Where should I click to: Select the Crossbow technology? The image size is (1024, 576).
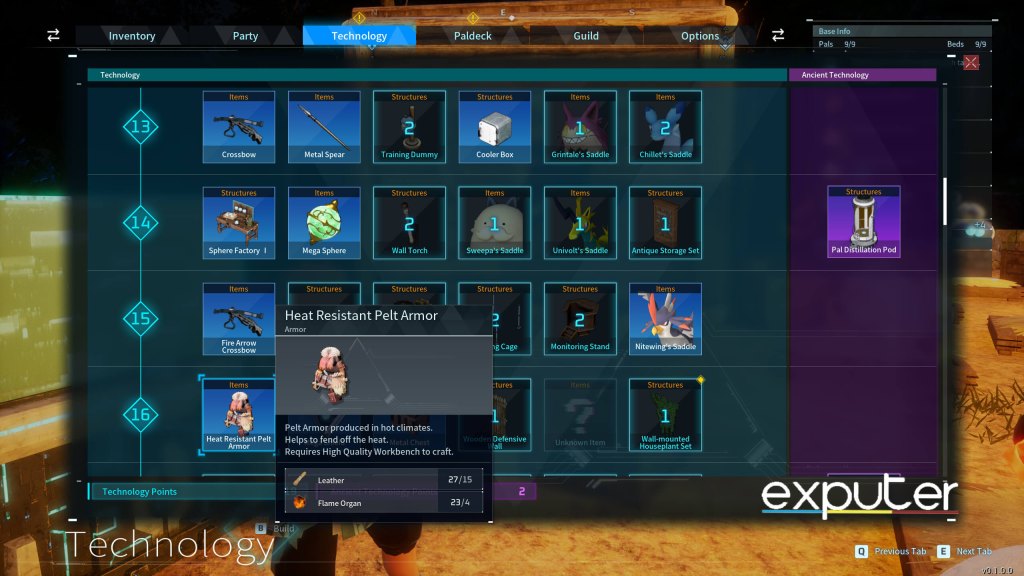tap(238, 127)
